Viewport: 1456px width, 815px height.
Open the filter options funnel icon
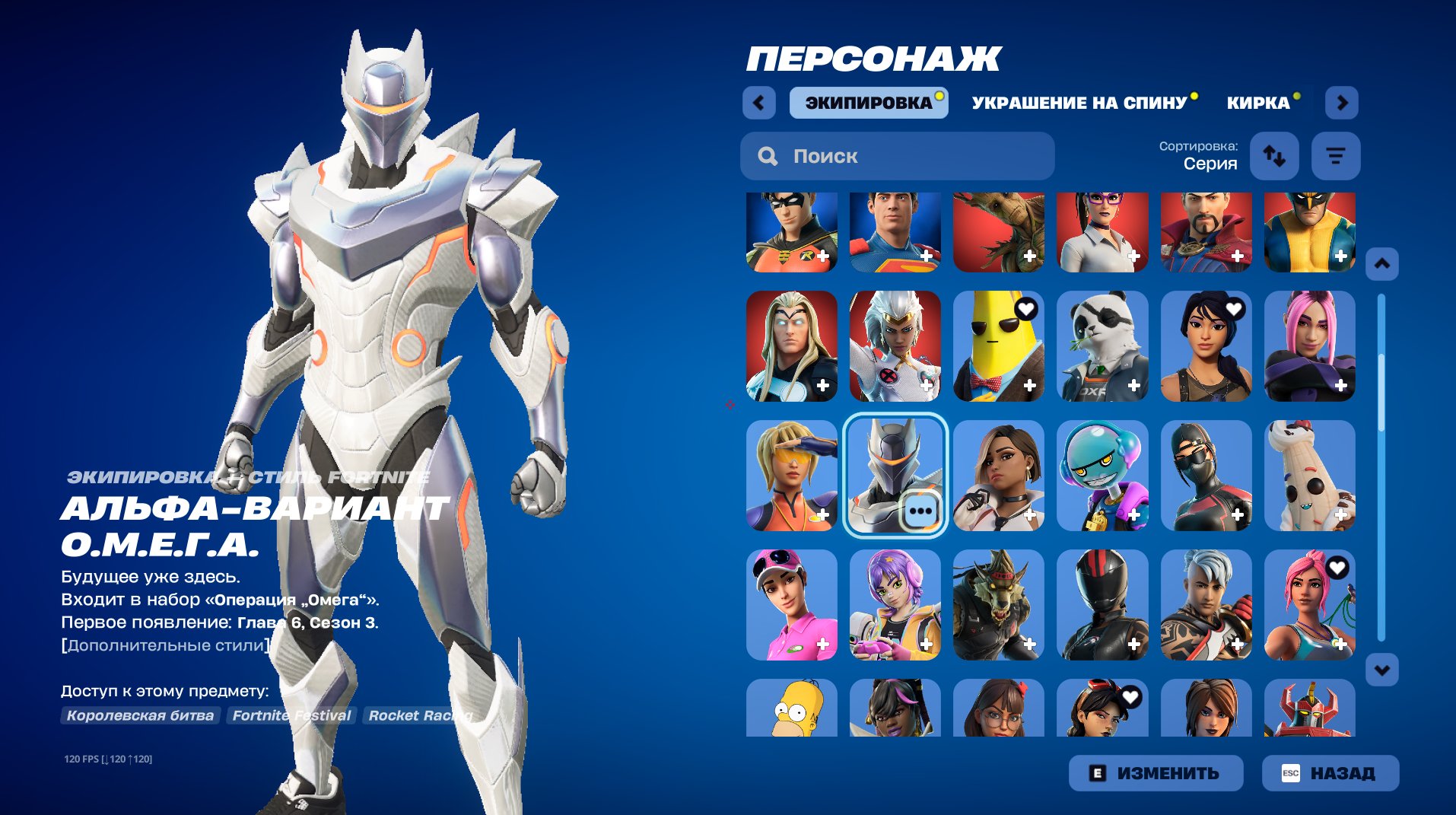pos(1335,156)
